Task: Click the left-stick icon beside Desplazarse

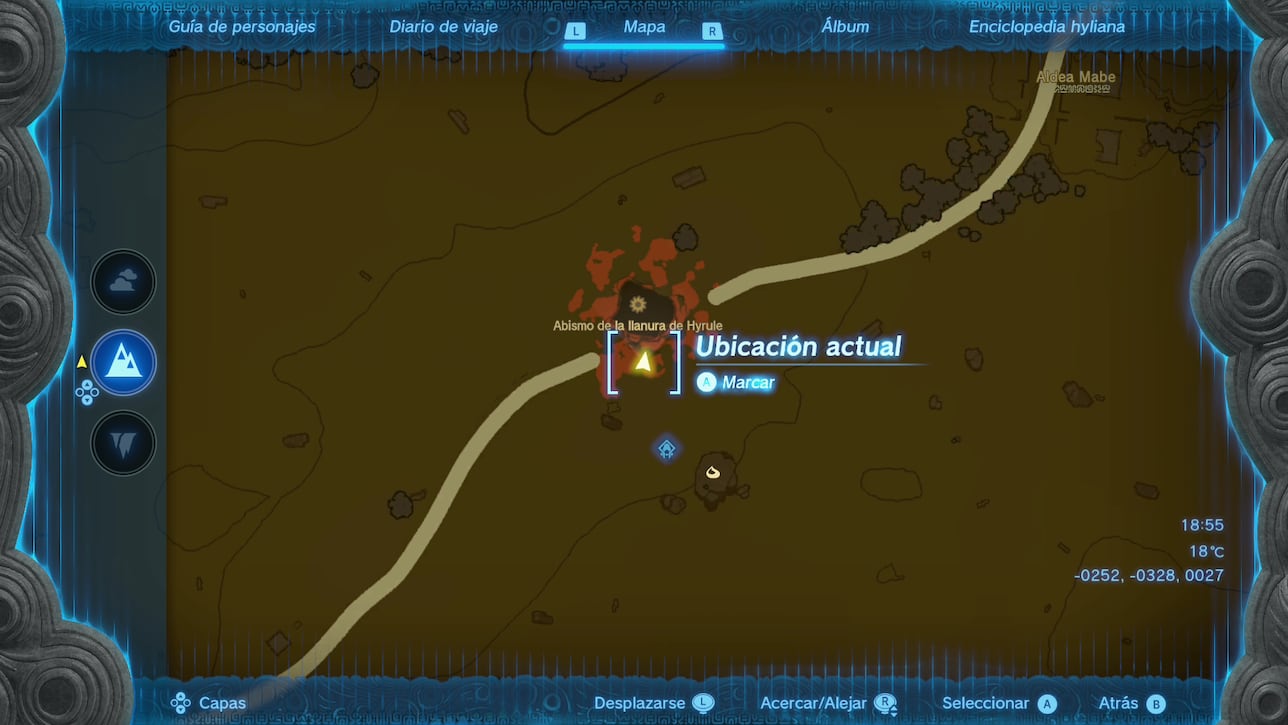Action: coord(702,703)
